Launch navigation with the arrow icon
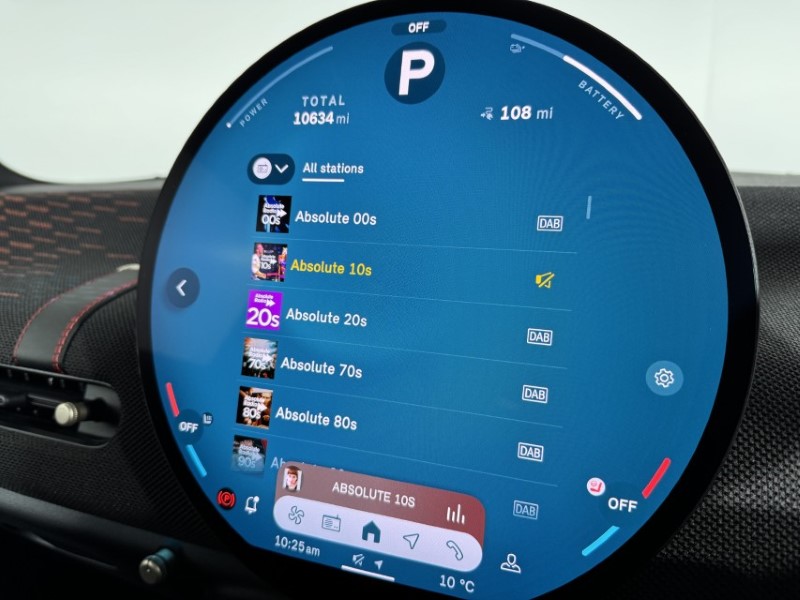Image resolution: width=800 pixels, height=600 pixels. [x=410, y=540]
